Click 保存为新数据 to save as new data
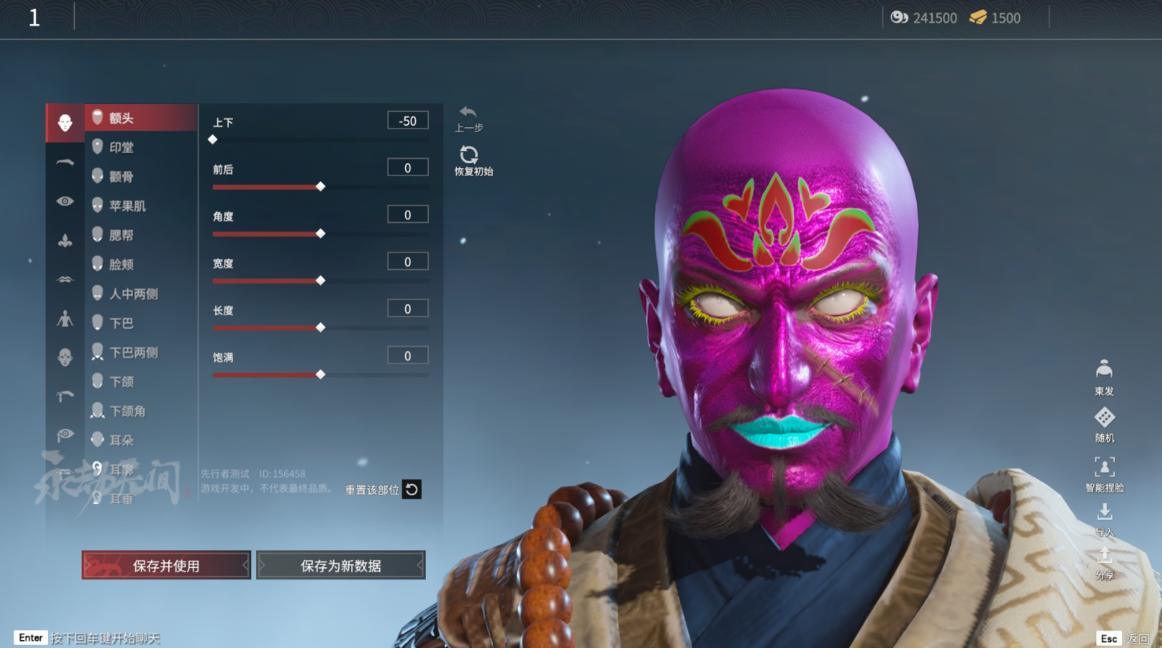Screen dimensions: 1162x648 point(340,565)
